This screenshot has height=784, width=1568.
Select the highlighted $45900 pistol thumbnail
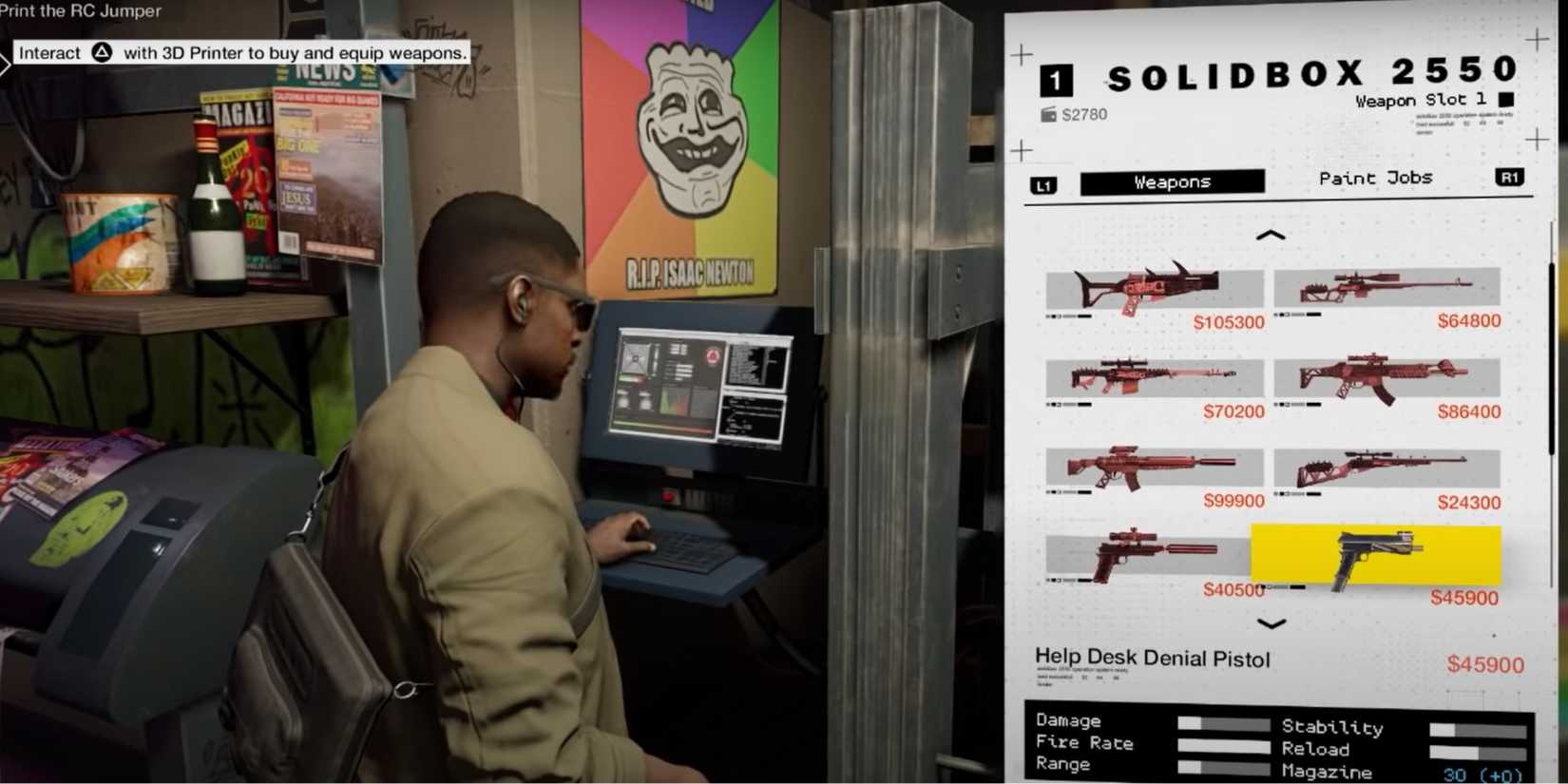(x=1373, y=556)
